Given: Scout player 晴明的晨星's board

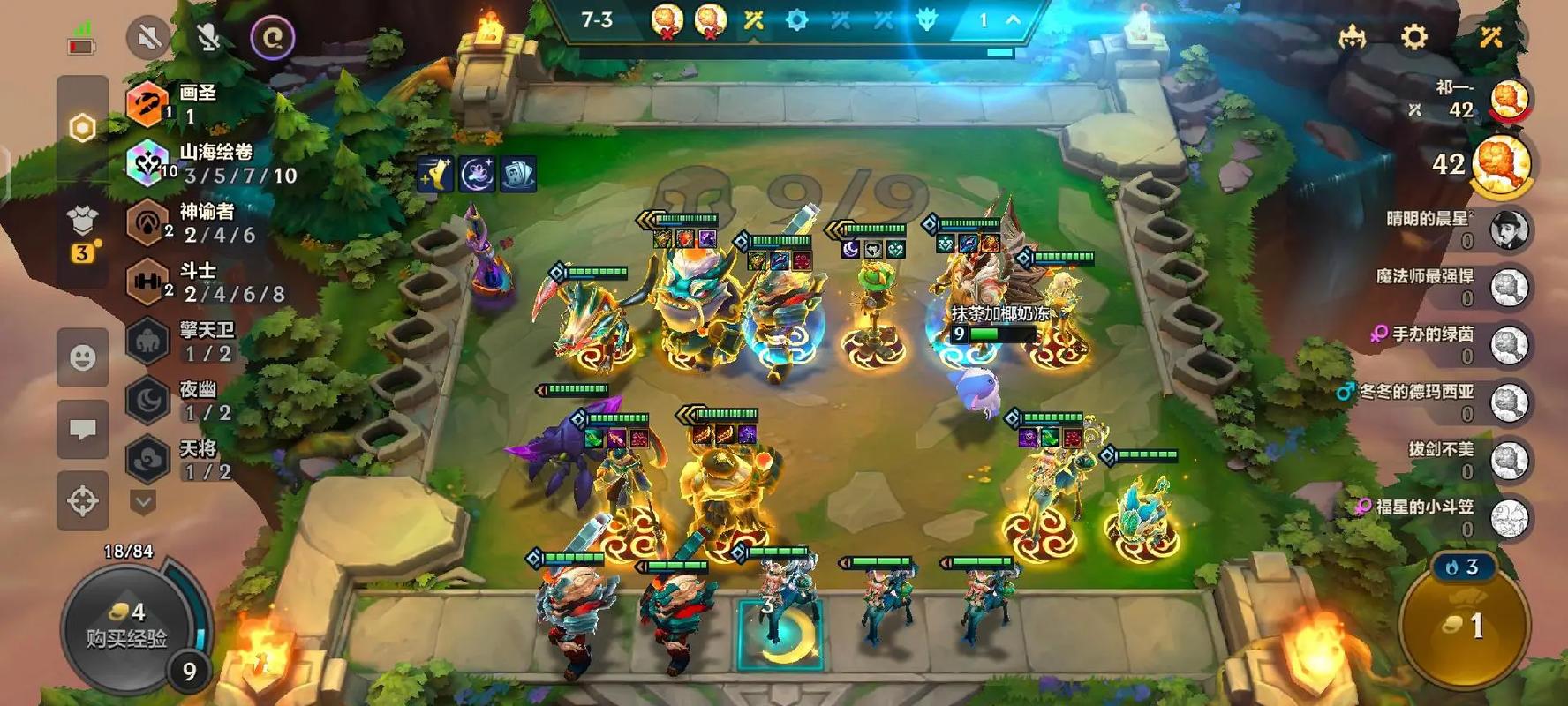Looking at the screenshot, I should pos(1509,229).
